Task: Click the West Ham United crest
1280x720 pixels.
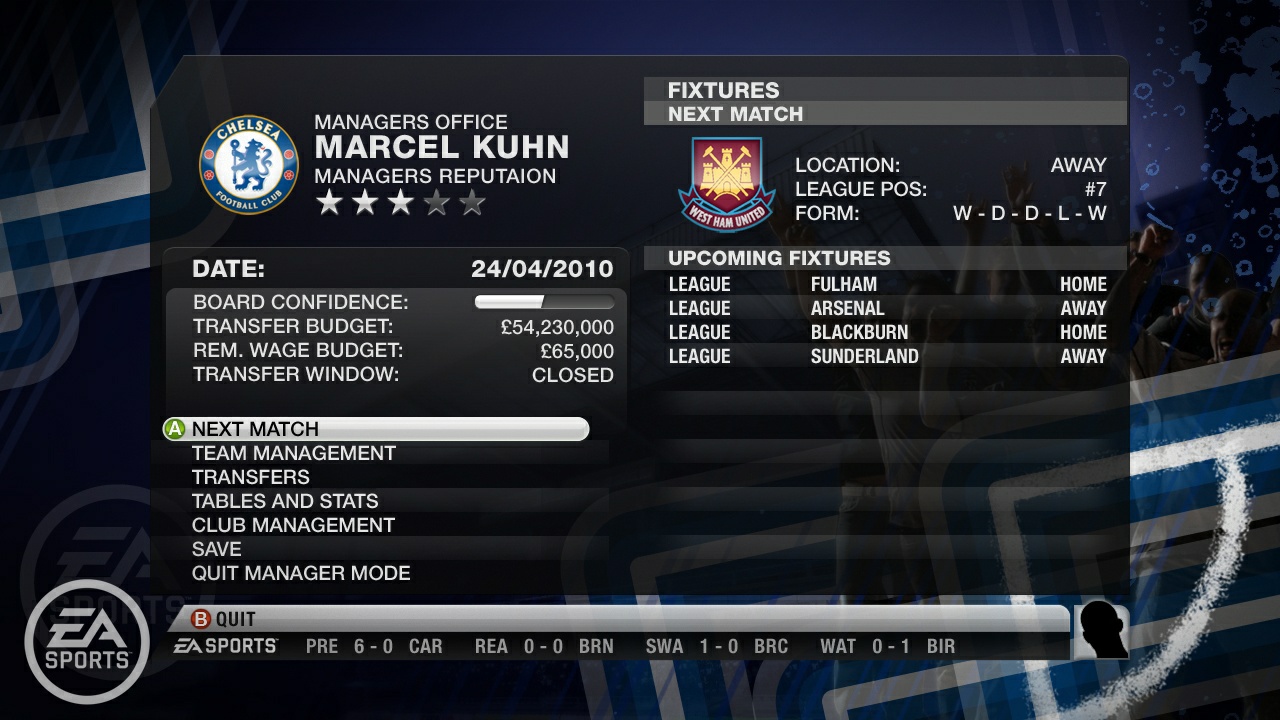Action: [x=727, y=184]
